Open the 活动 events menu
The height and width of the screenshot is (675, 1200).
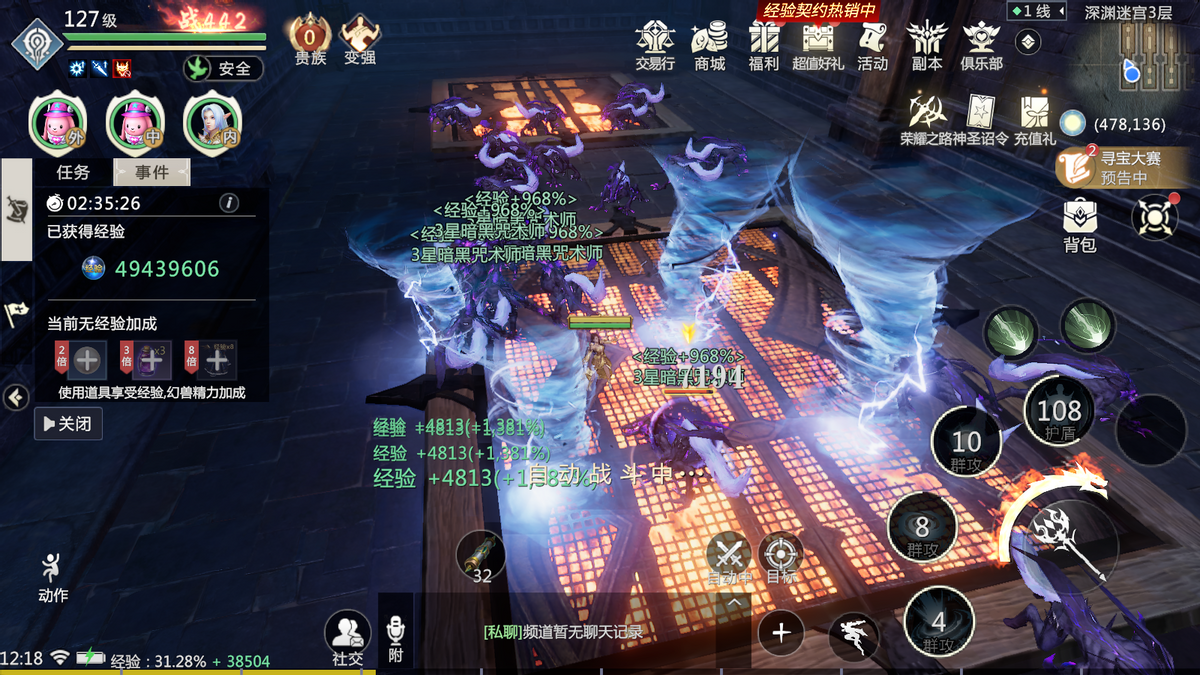[x=872, y=45]
